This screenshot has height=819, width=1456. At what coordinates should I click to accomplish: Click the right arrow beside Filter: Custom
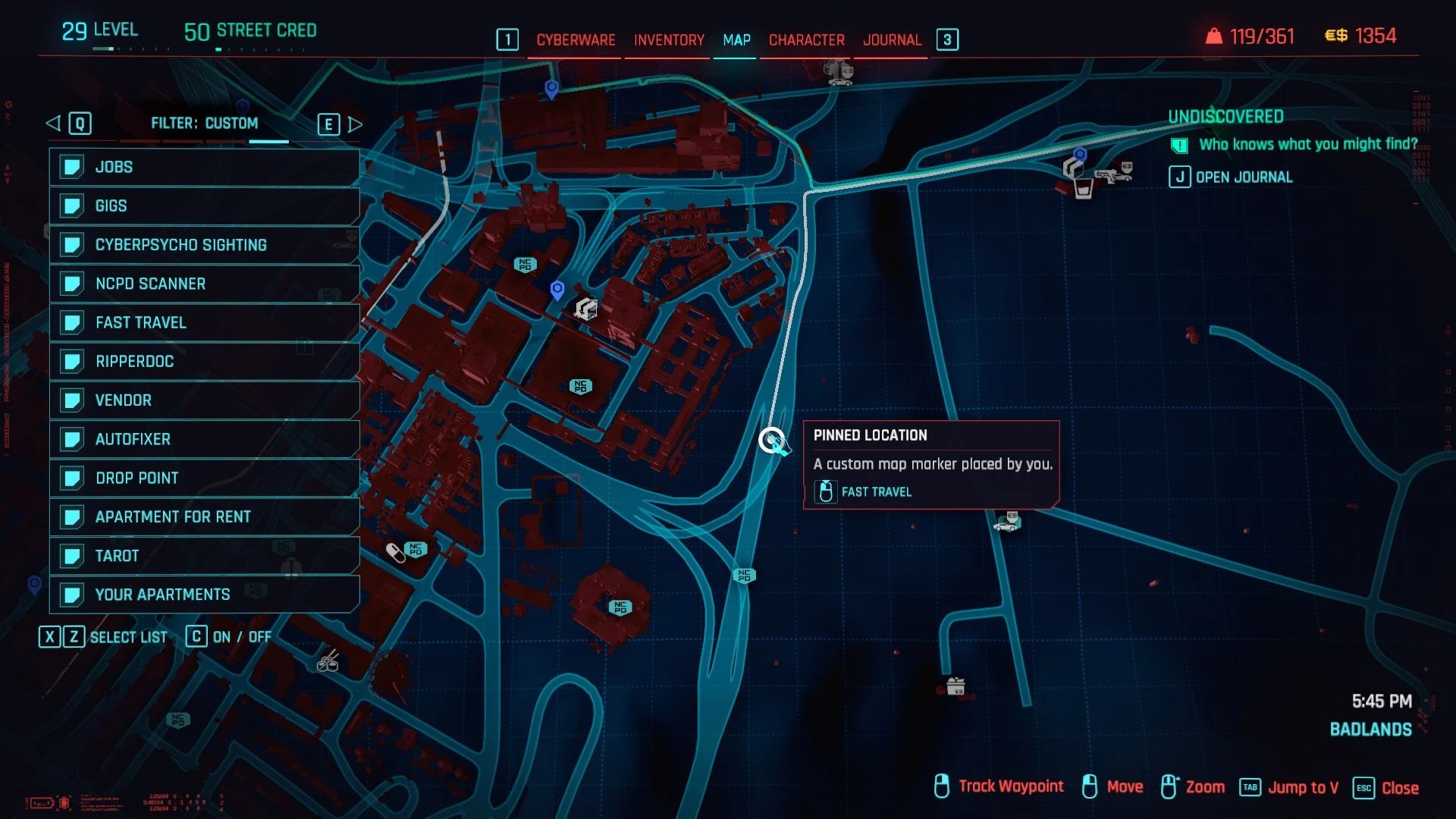[x=355, y=123]
